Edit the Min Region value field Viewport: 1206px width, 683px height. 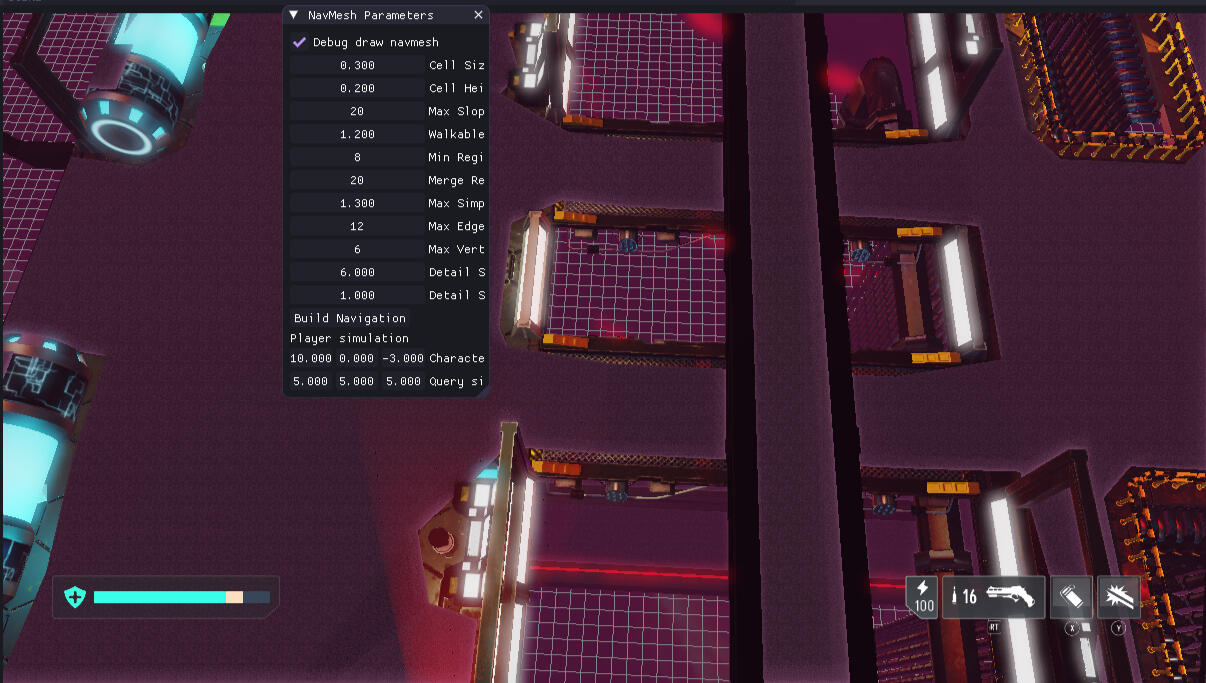coord(357,157)
